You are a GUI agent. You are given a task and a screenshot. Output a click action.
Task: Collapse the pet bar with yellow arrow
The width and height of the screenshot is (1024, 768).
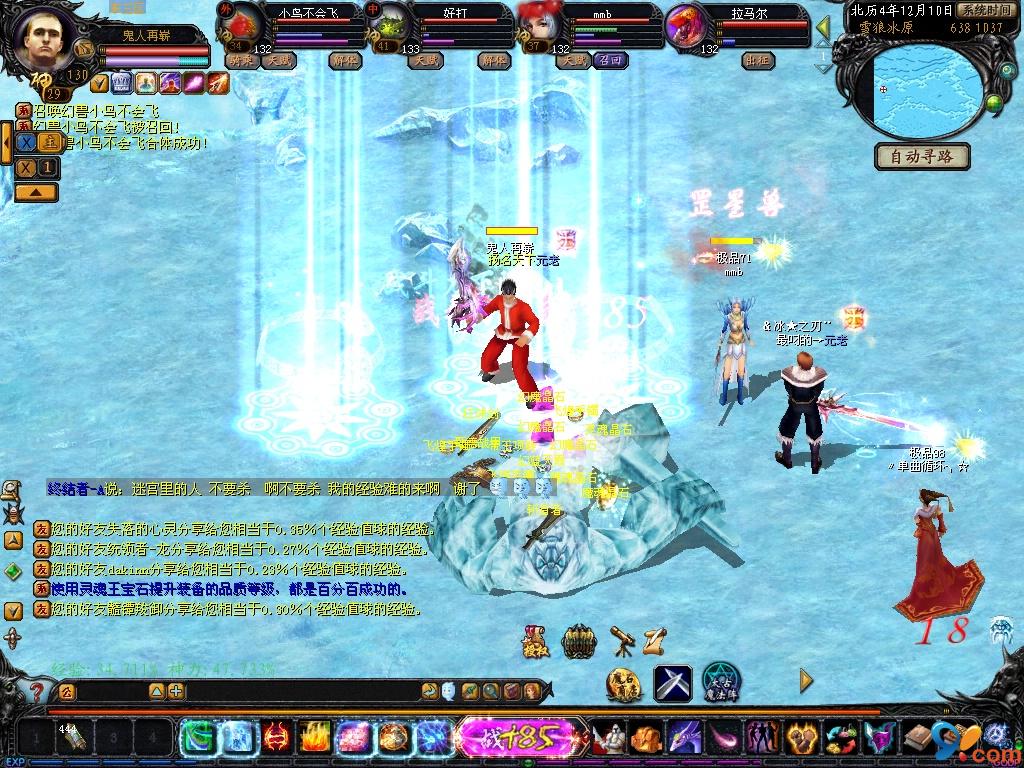click(x=824, y=26)
